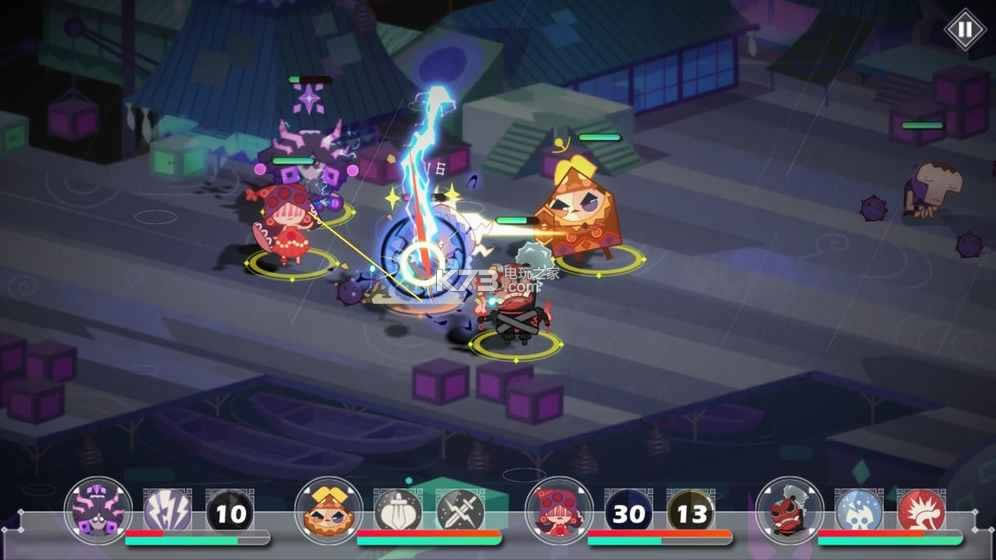Select the purple spider hero portrait
The height and width of the screenshot is (560, 996).
pos(98,510)
